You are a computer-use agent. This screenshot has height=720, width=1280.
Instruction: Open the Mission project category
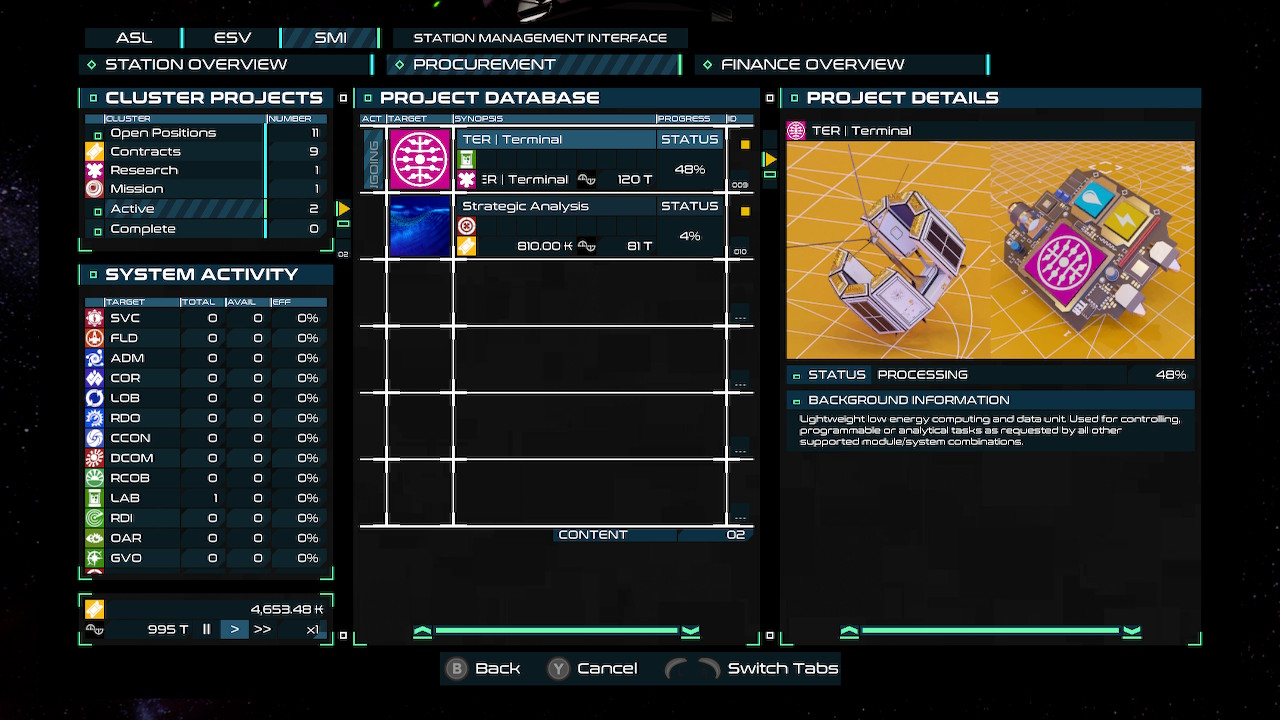pos(137,189)
